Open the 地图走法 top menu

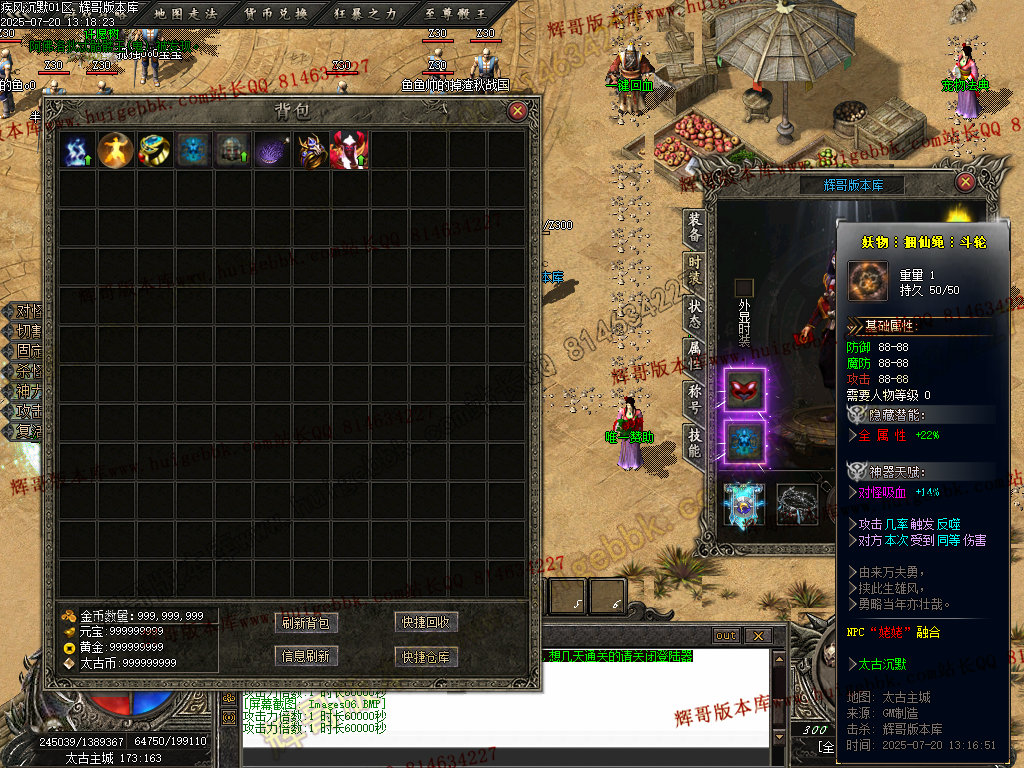186,13
